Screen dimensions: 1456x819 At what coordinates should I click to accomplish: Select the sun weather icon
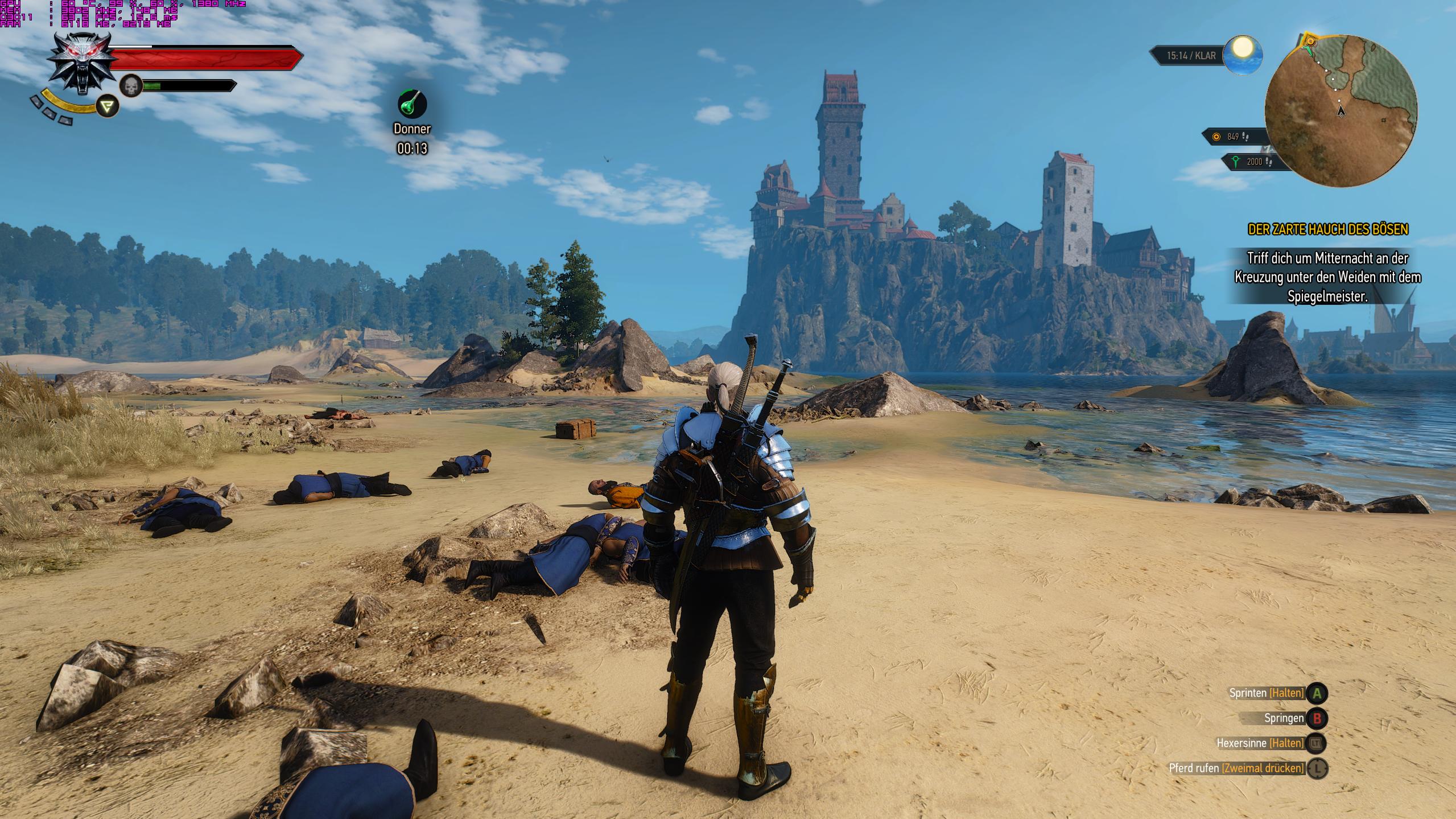click(x=1243, y=55)
